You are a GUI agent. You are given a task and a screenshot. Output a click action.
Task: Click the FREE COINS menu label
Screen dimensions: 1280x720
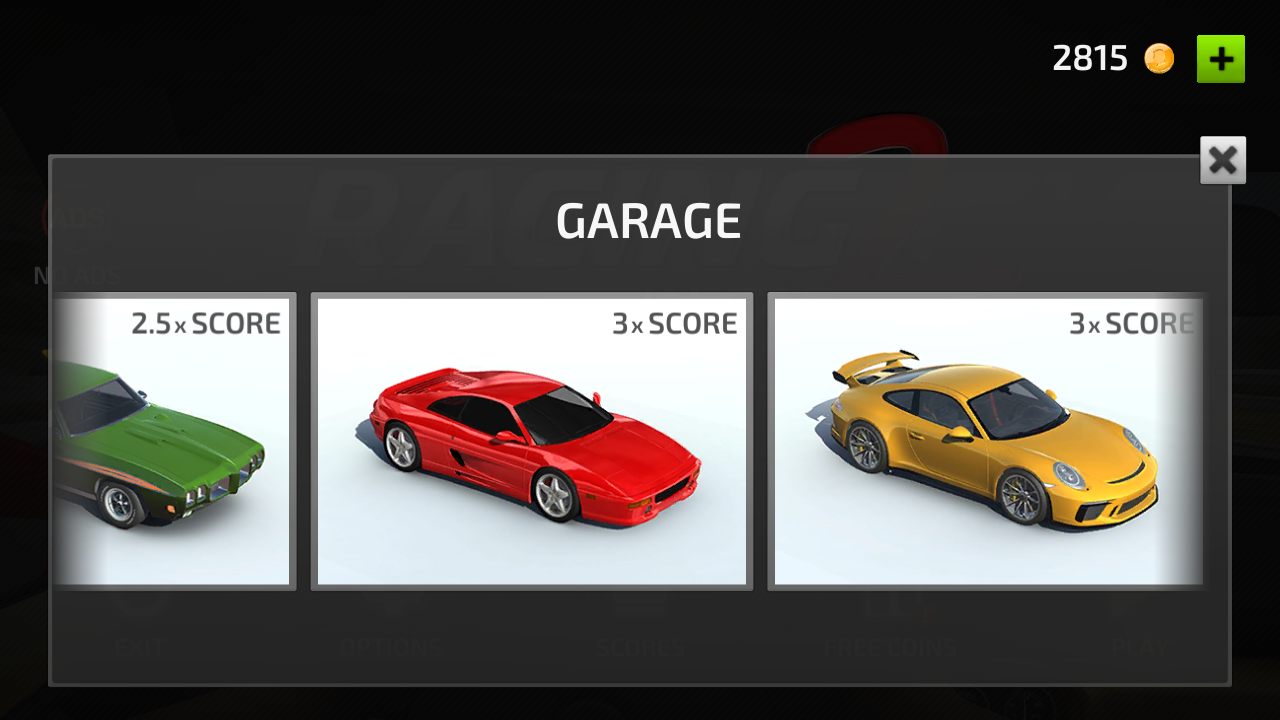(888, 646)
